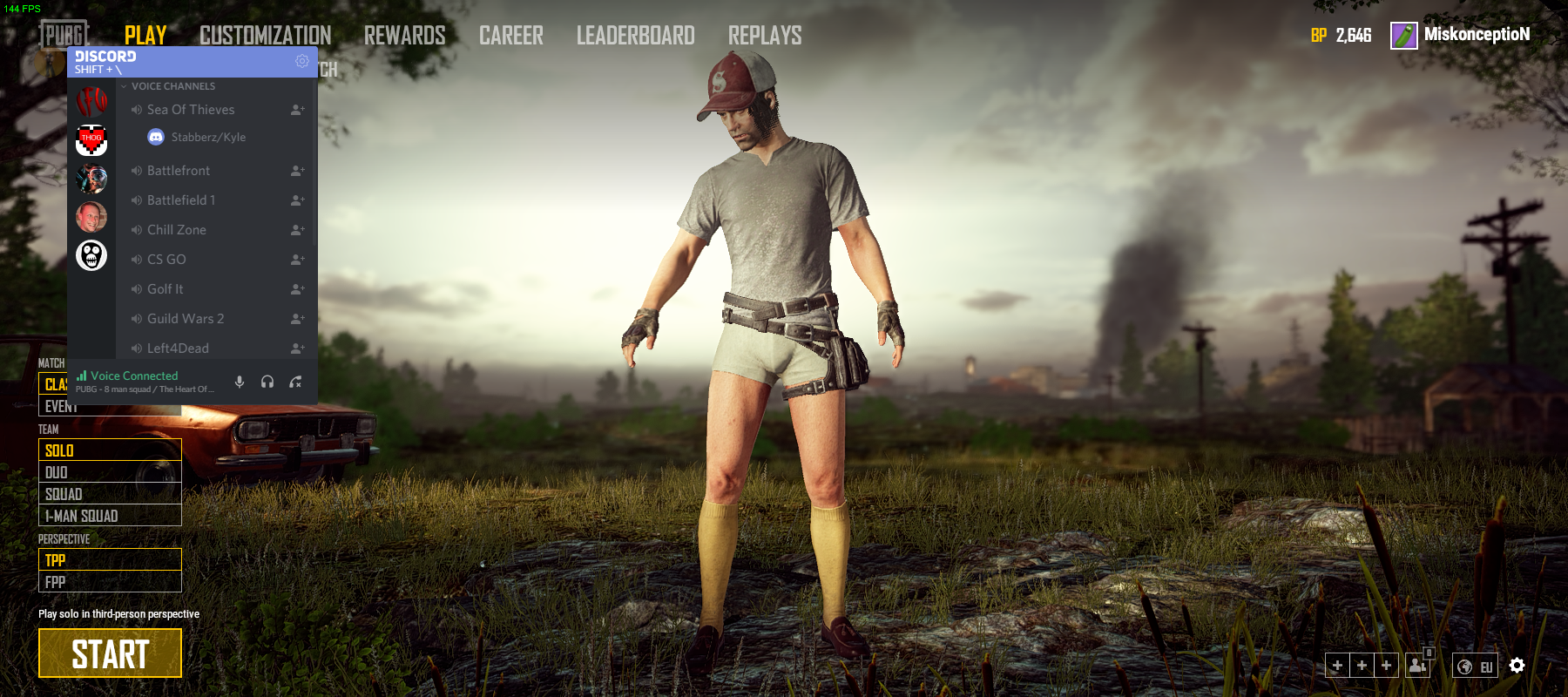Screen dimensions: 1568x697
Task: Join the Chill Zone voice channel
Action: [x=177, y=230]
